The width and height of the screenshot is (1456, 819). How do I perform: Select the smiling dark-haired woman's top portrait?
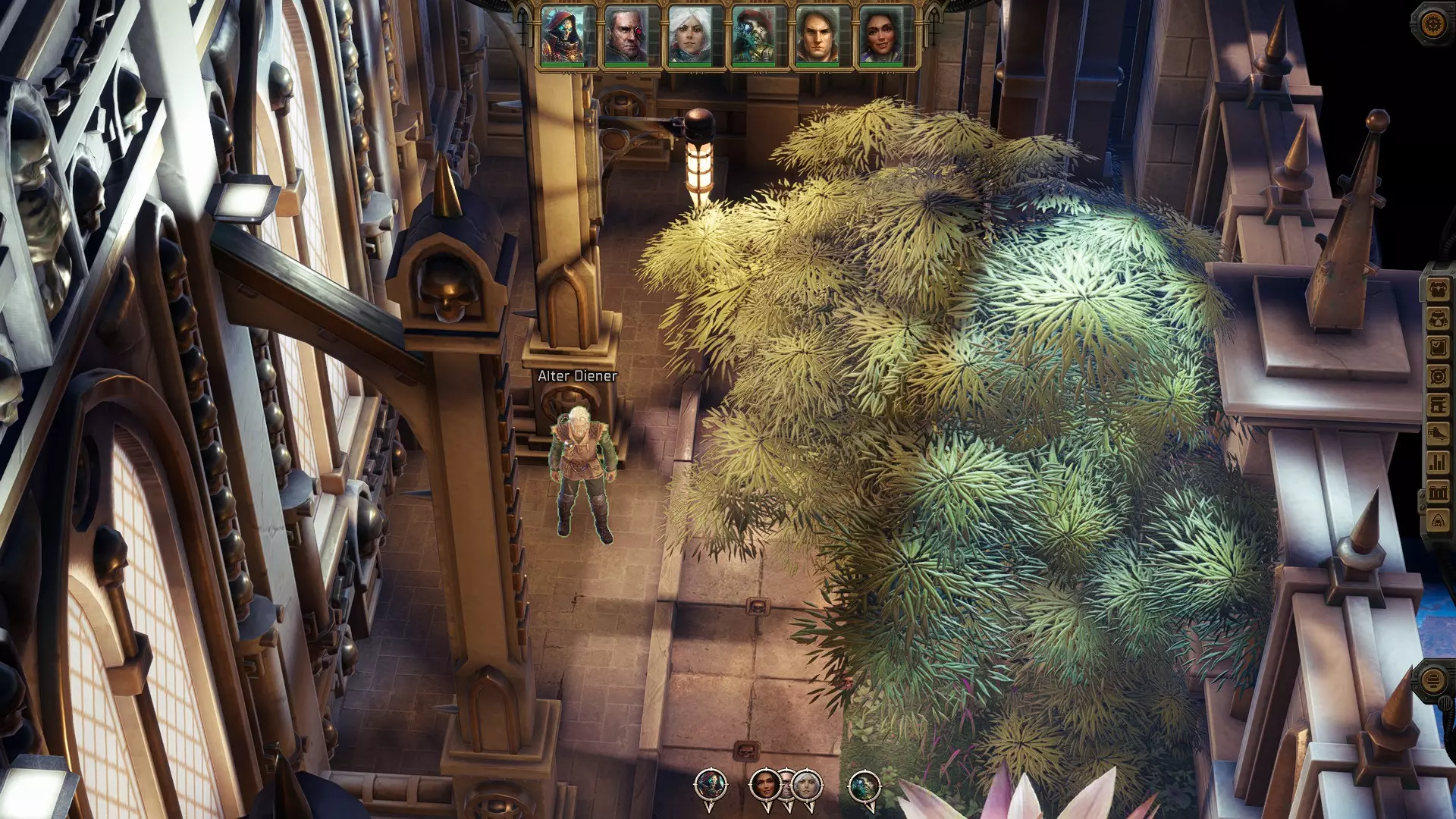[x=880, y=36]
